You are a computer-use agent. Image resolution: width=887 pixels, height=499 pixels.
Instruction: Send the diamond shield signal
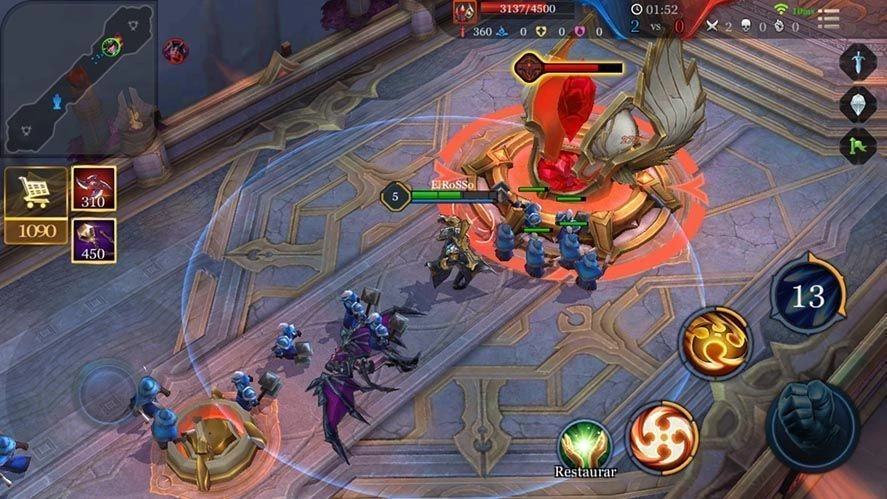pyautogui.click(x=858, y=103)
